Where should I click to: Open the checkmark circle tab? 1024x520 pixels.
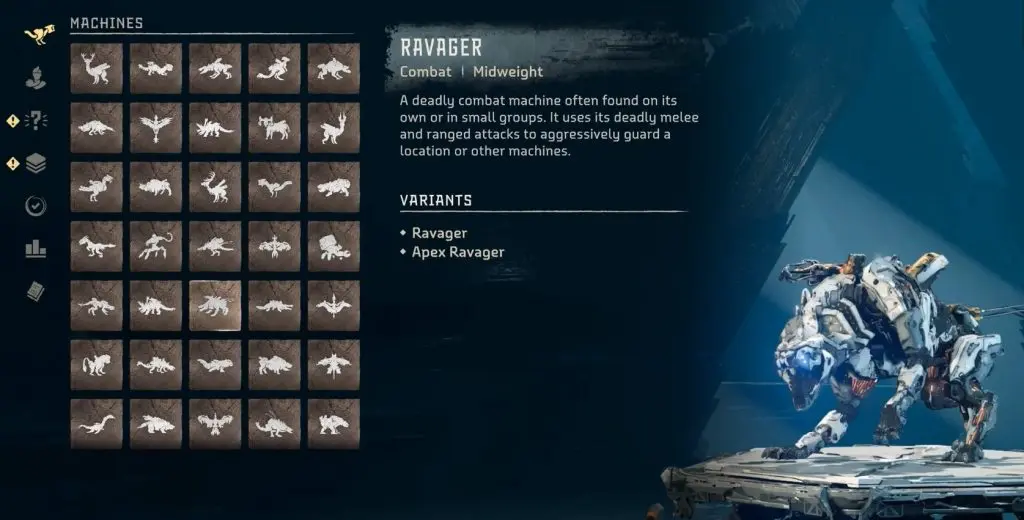click(x=36, y=206)
